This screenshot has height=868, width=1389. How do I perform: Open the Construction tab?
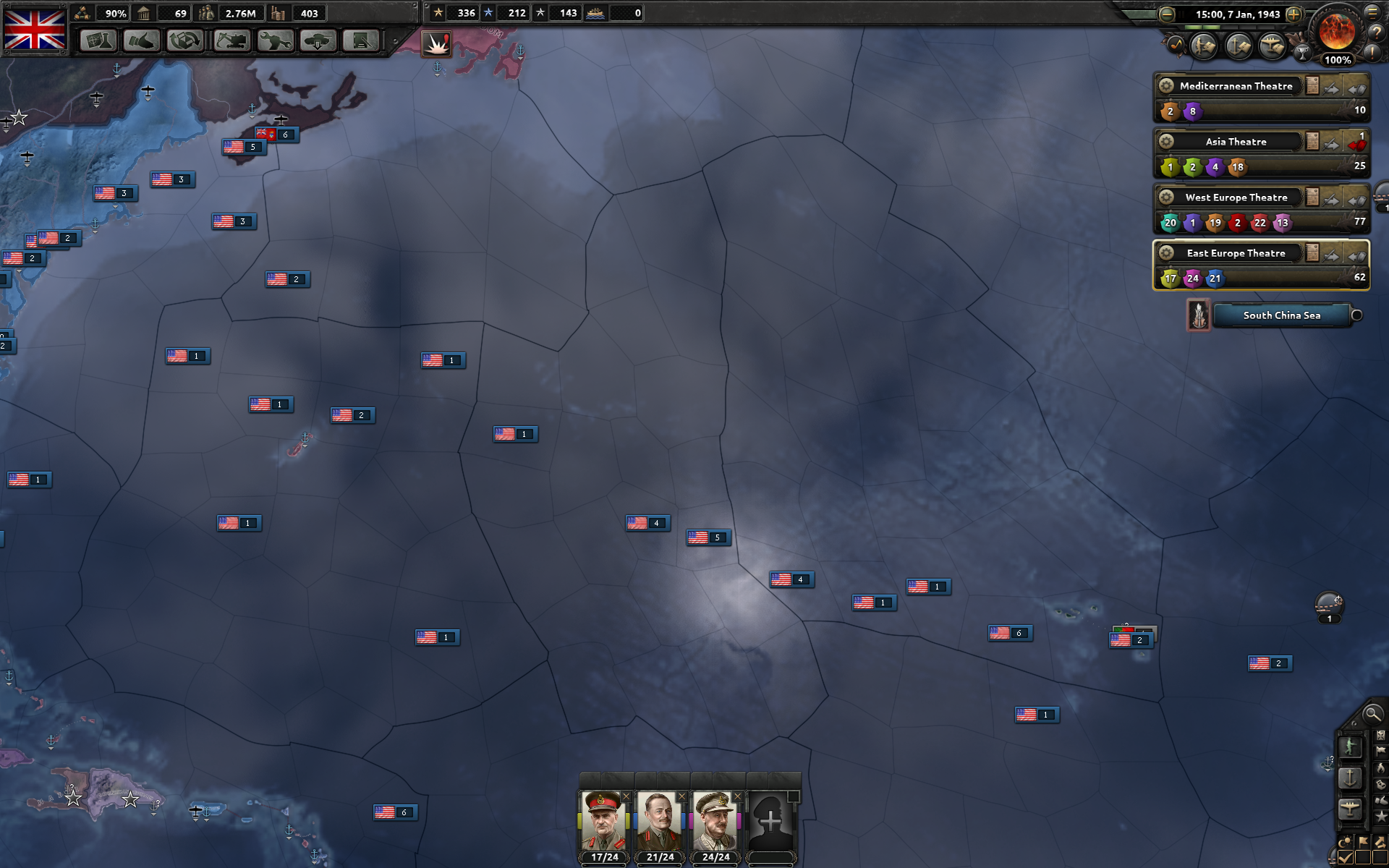[230, 41]
